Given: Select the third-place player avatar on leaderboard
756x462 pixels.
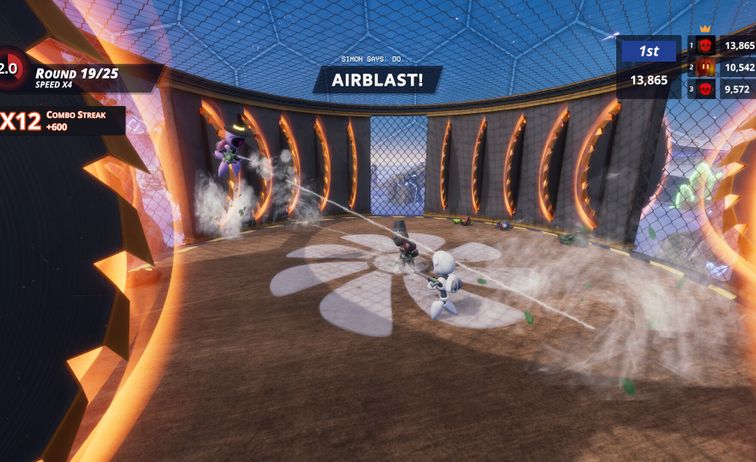Looking at the screenshot, I should point(705,88).
